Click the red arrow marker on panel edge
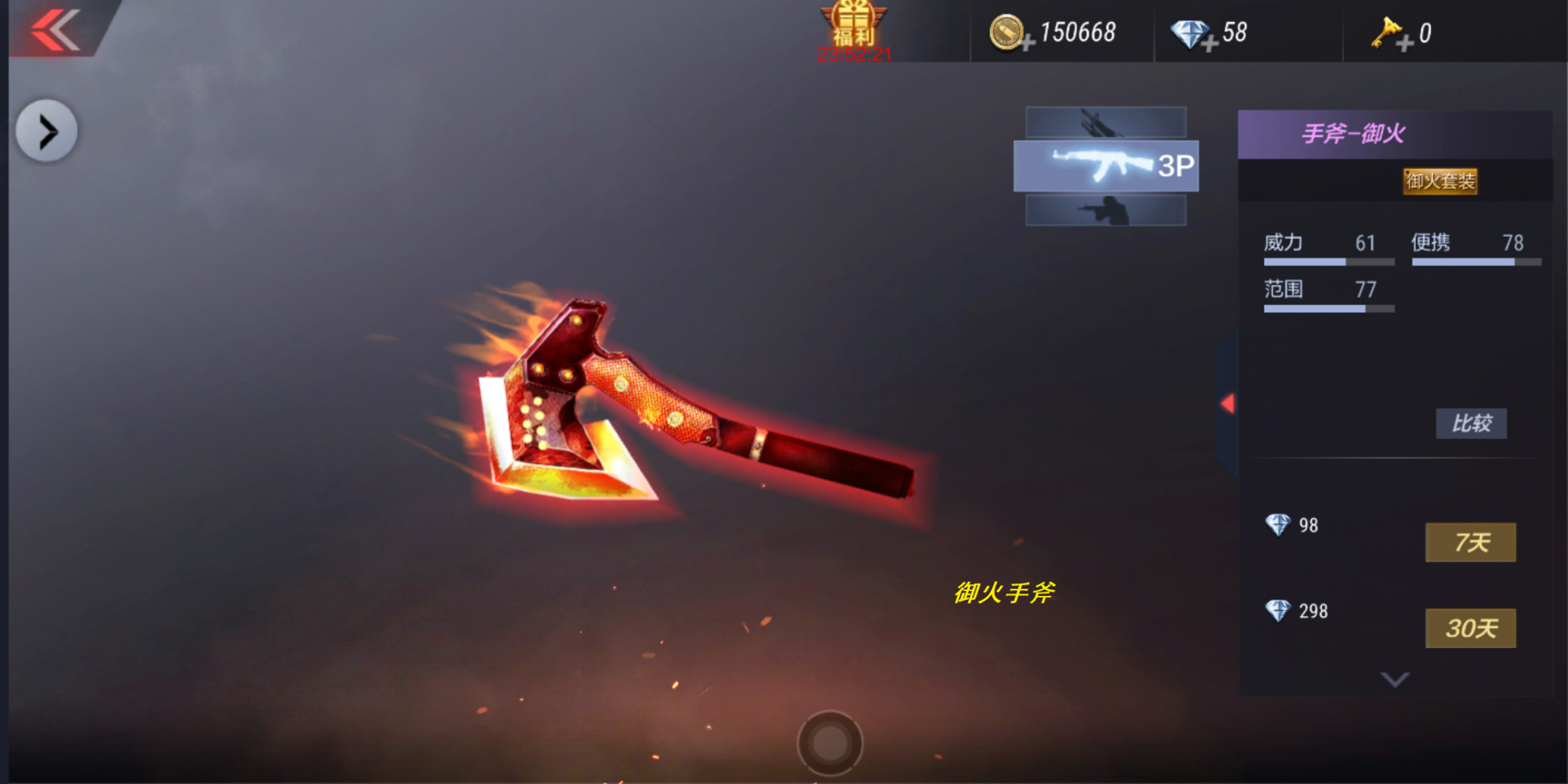Screen dimensions: 1568x784 1228,405
